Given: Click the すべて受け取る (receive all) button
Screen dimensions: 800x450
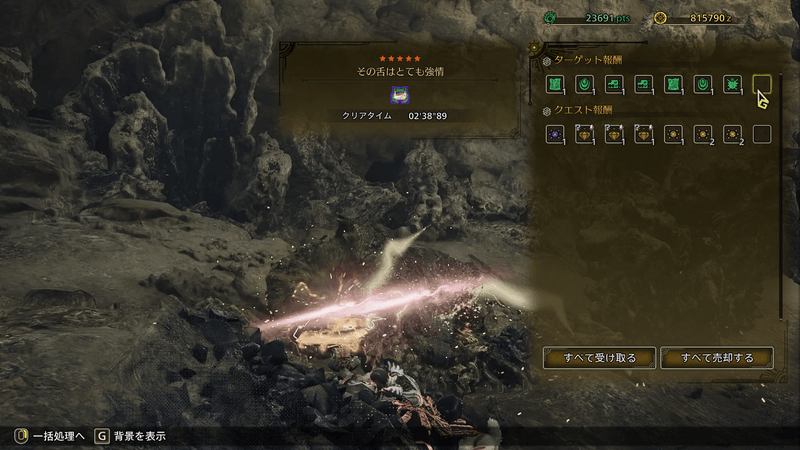Looking at the screenshot, I should (x=599, y=357).
